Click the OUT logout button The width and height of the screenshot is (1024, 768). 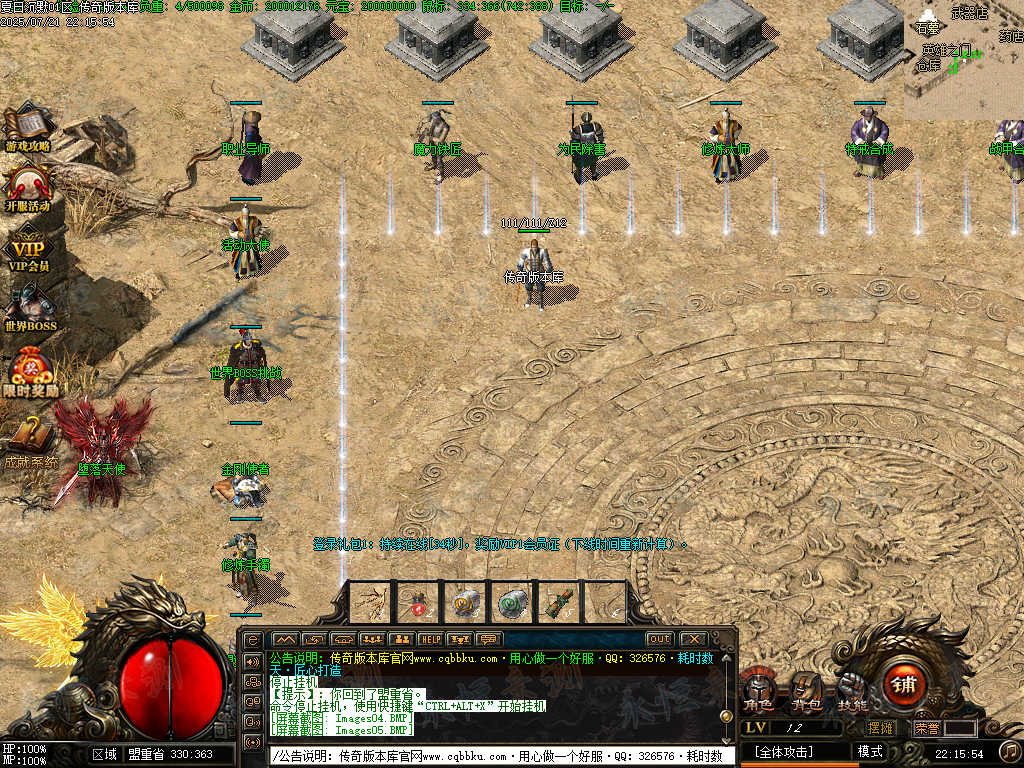pos(659,639)
